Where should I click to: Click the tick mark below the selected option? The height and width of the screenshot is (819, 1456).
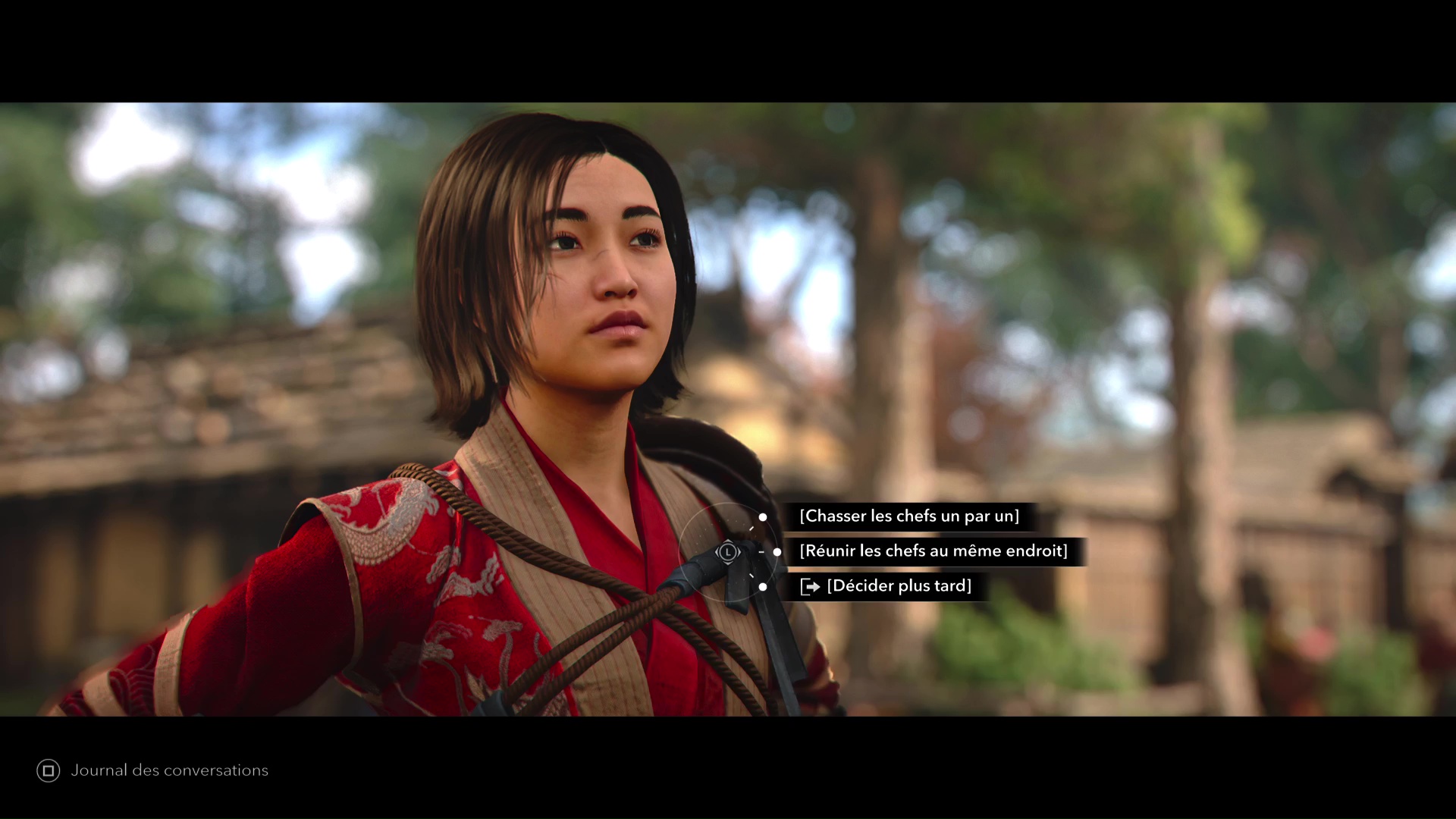pos(752,574)
